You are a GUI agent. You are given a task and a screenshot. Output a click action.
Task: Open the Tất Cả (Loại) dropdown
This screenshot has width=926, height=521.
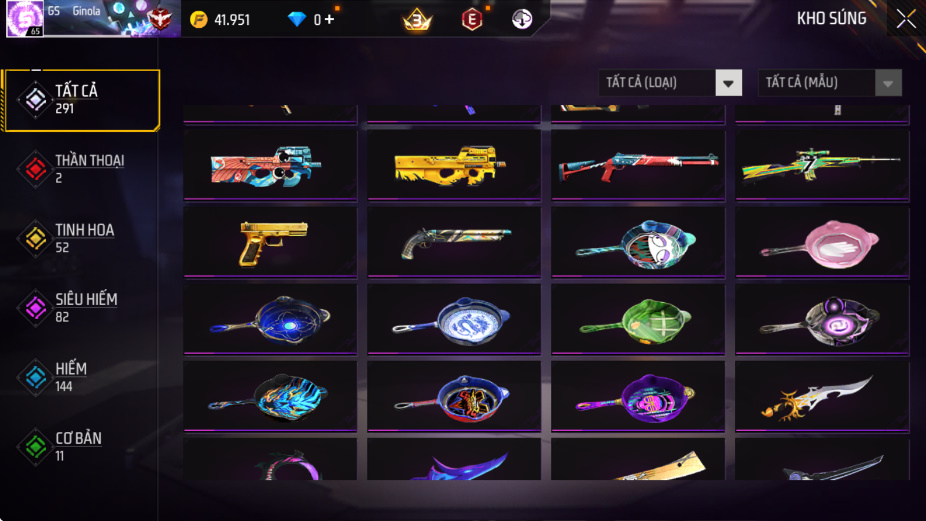coord(670,83)
